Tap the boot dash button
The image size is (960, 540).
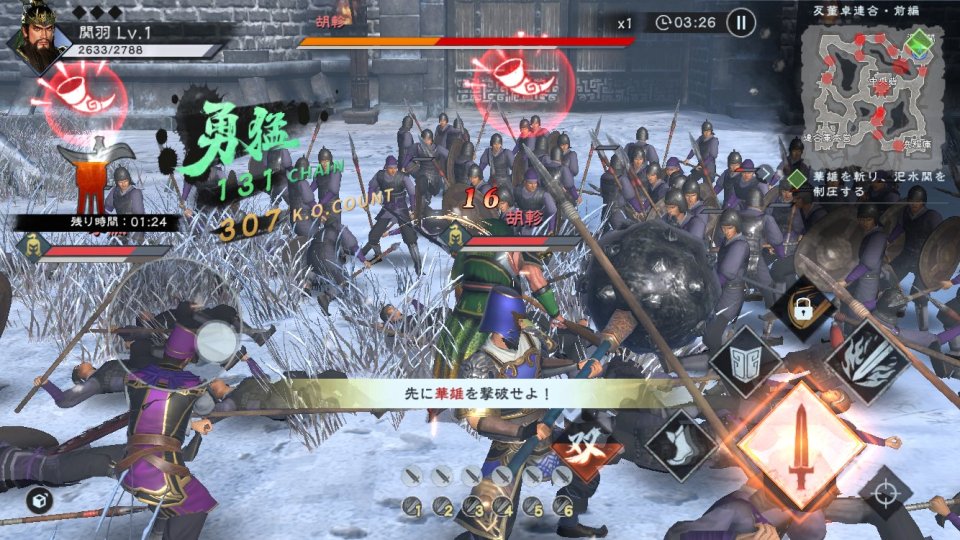[x=681, y=446]
